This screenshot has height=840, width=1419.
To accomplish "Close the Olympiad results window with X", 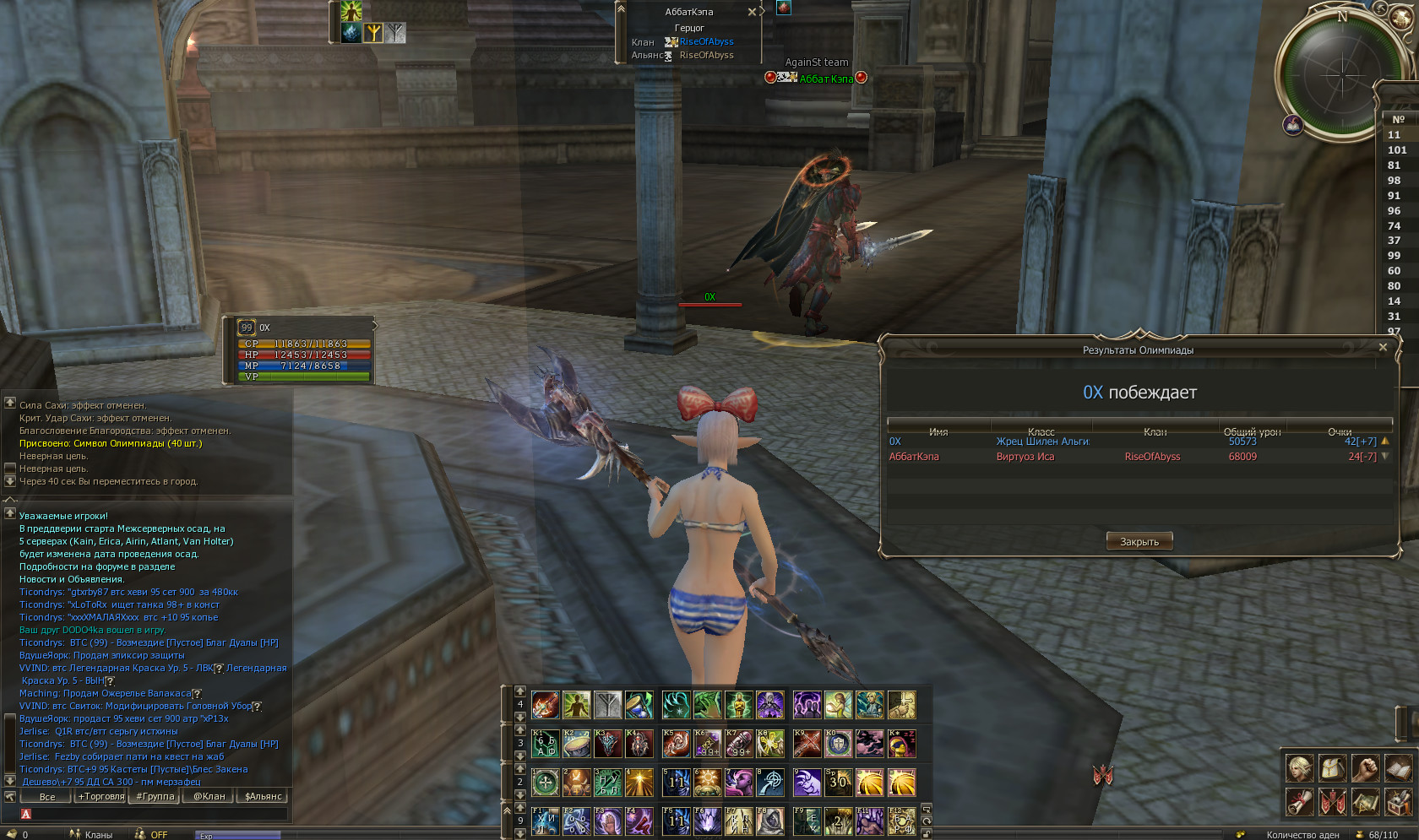I will click(x=1383, y=347).
